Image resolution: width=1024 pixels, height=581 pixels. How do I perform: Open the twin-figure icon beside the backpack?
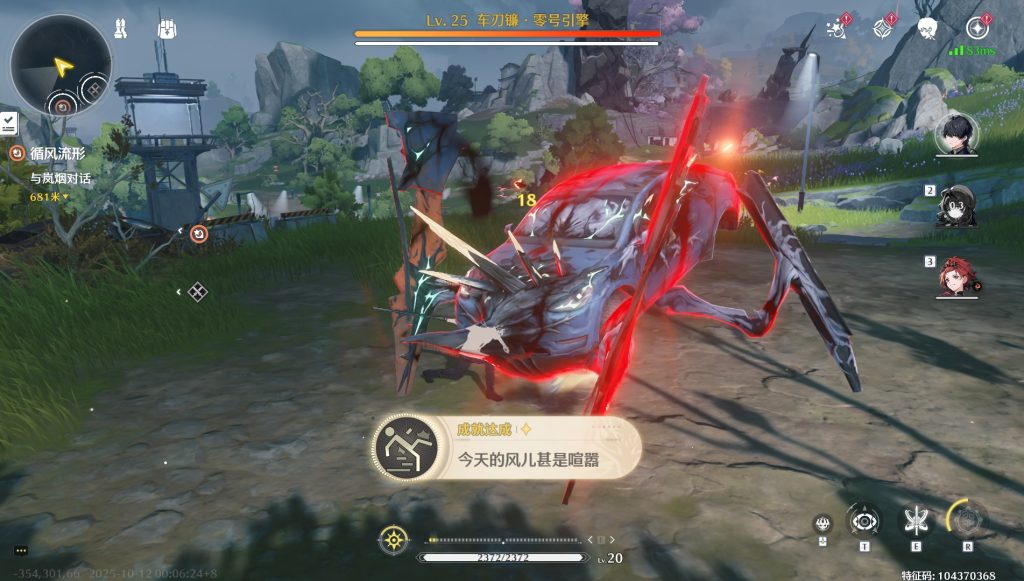(123, 29)
